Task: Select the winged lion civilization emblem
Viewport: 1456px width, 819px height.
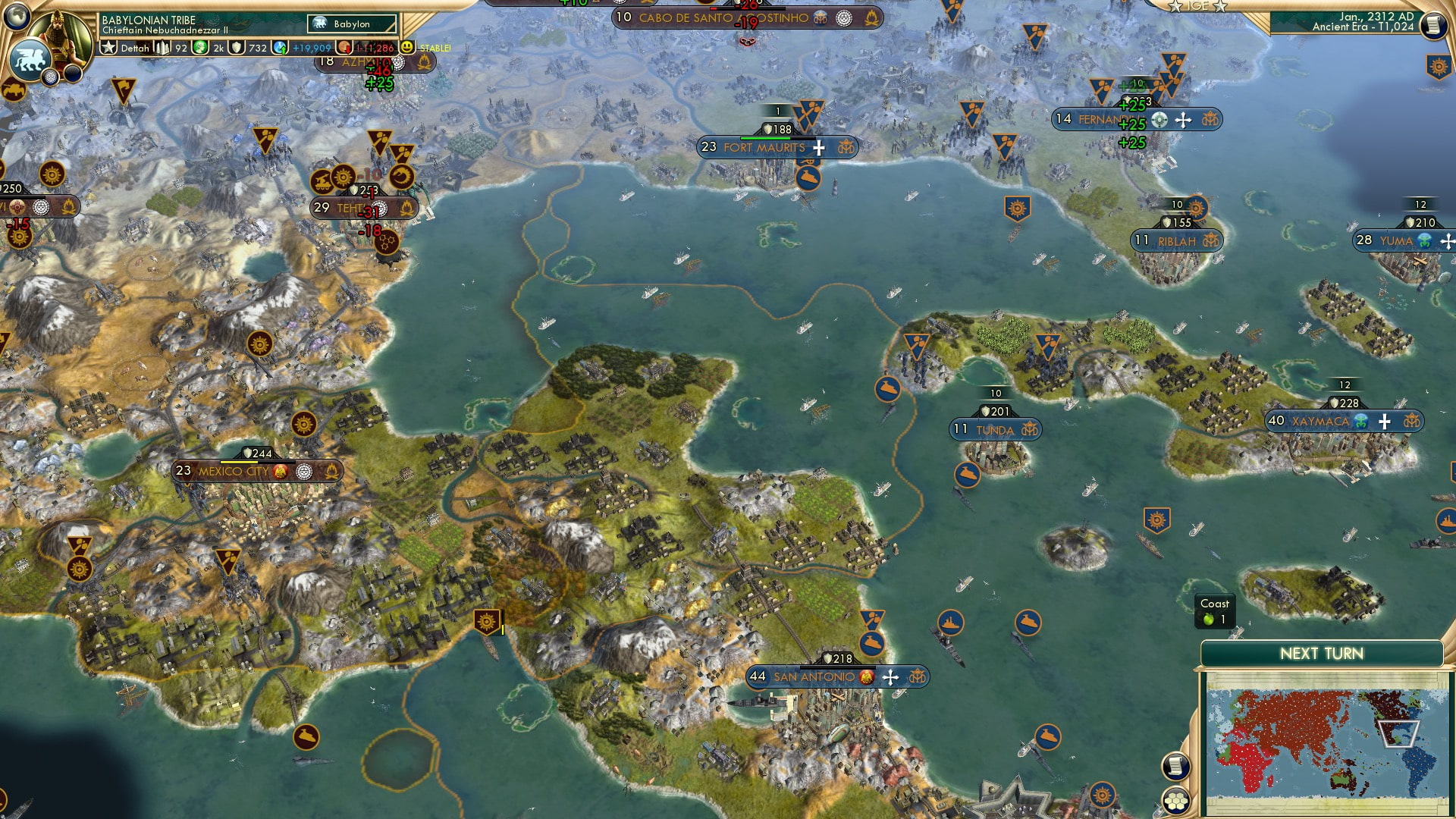Action: (29, 61)
